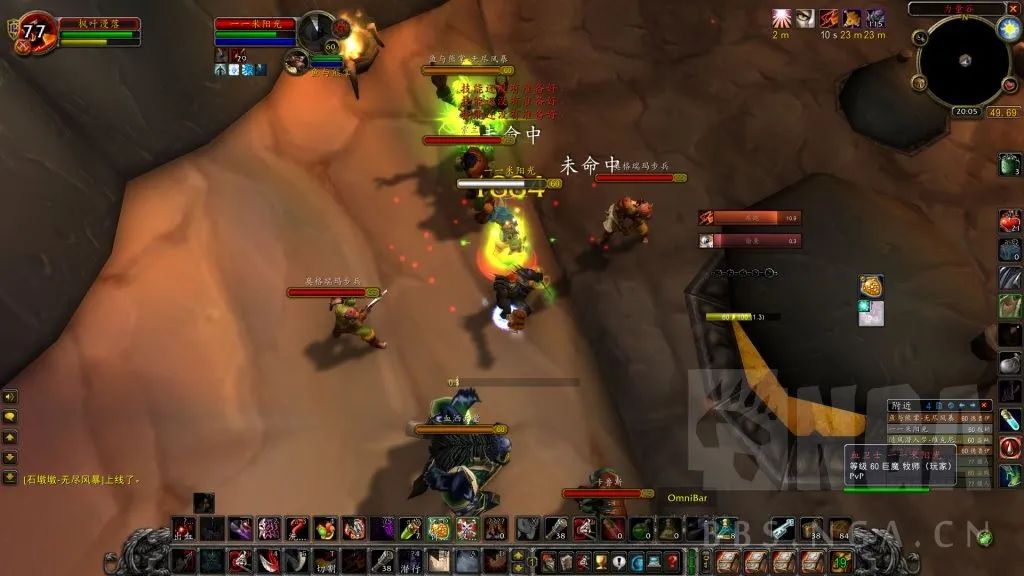The height and width of the screenshot is (576, 1024).
Task: Close the nearby players list with the red X
Action: [984, 405]
